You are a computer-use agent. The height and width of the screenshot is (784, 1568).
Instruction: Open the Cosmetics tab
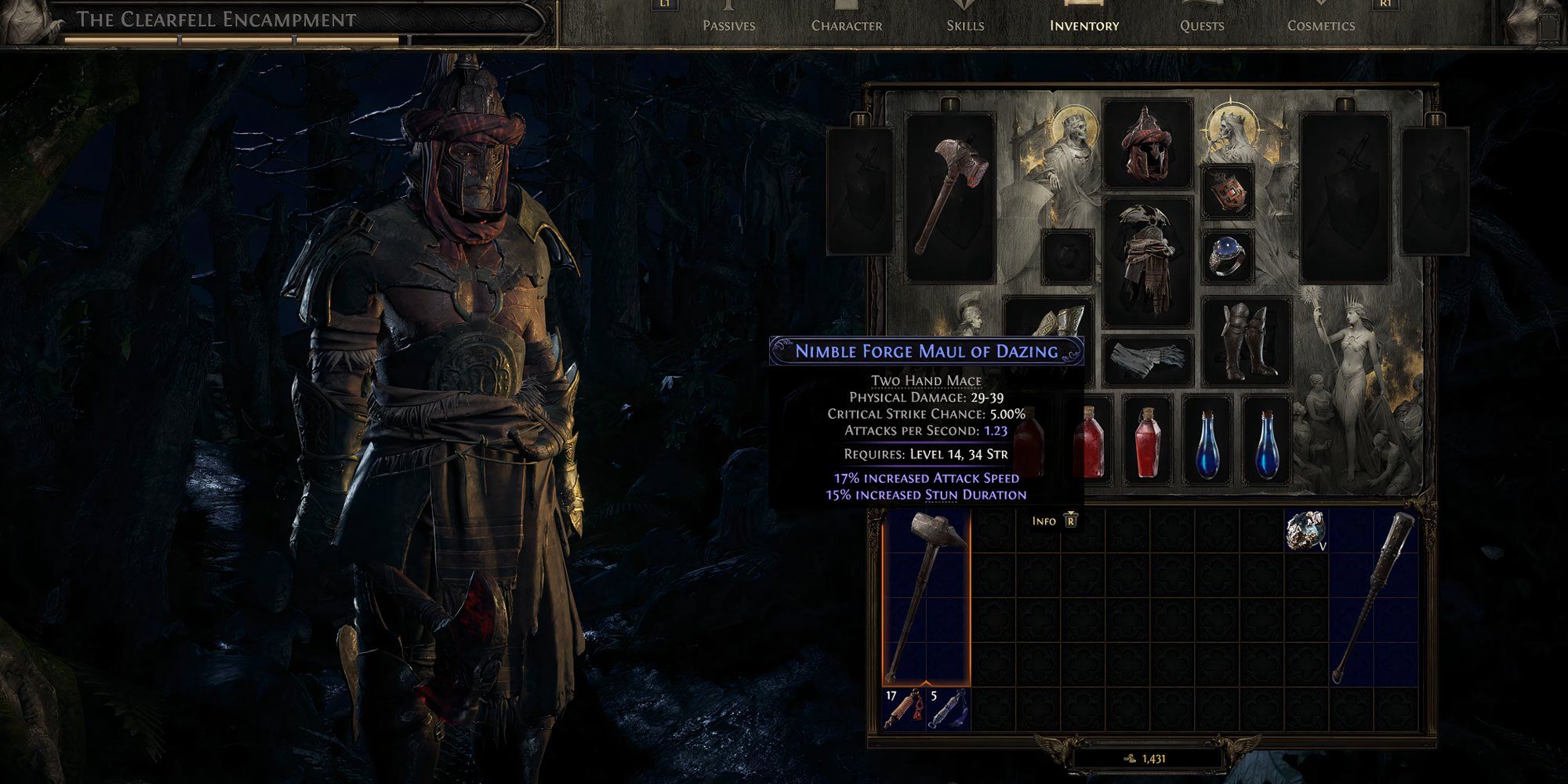point(1321,25)
